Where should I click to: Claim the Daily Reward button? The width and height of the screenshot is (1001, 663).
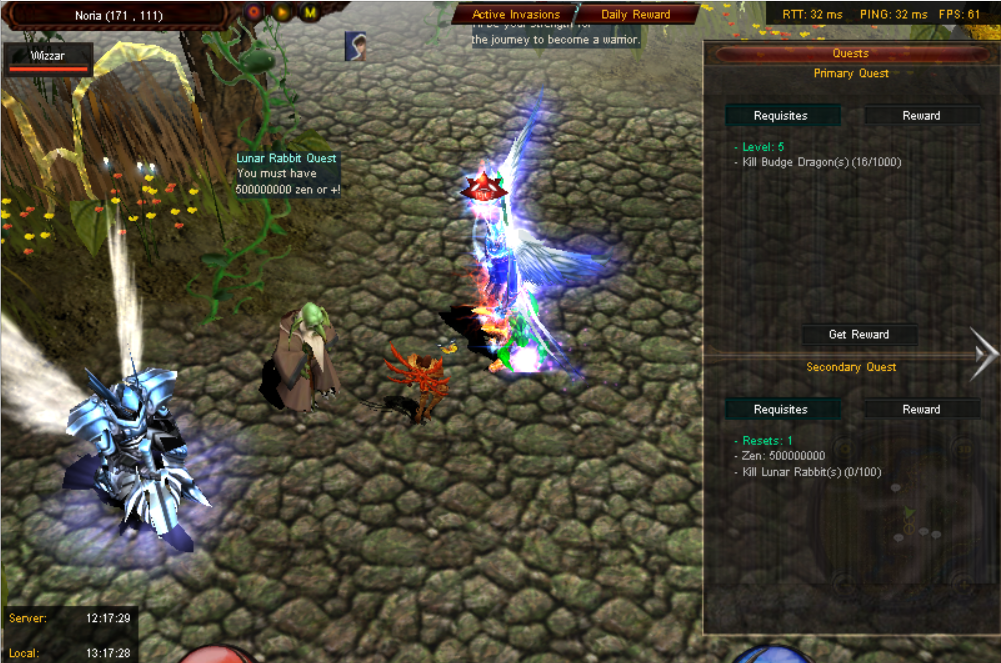pyautogui.click(x=635, y=14)
